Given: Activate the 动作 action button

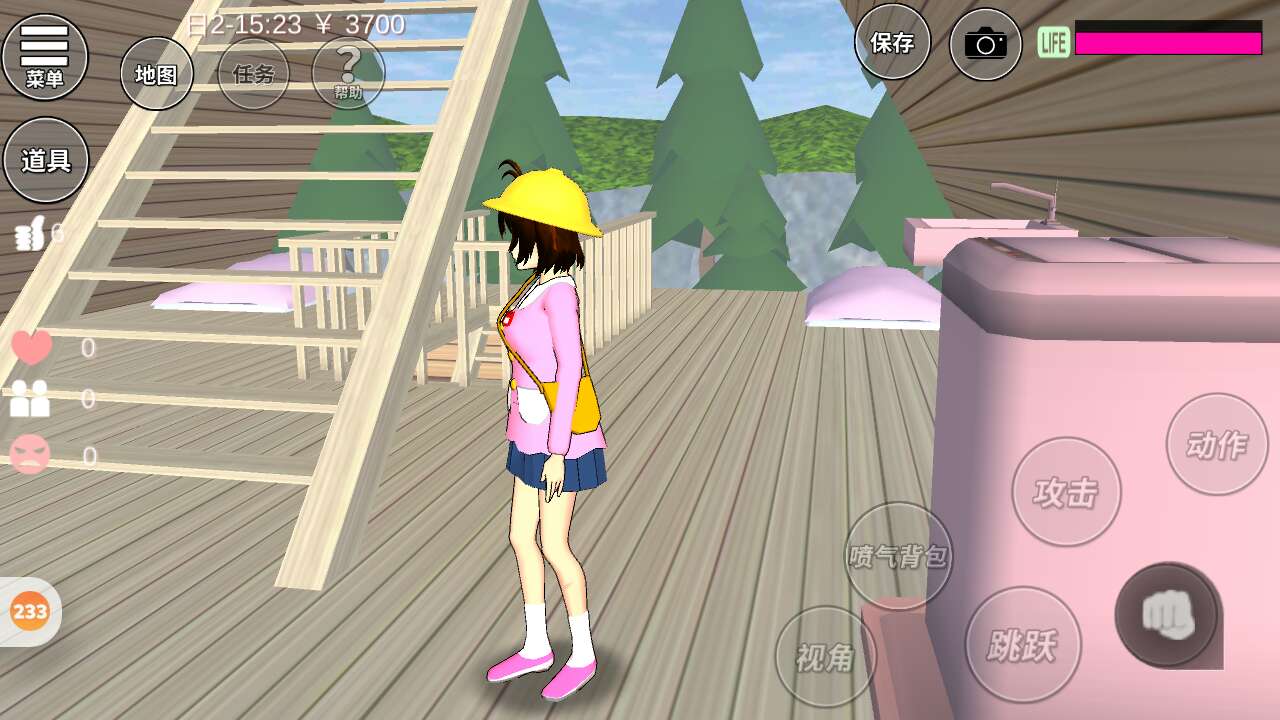Looking at the screenshot, I should [1216, 444].
